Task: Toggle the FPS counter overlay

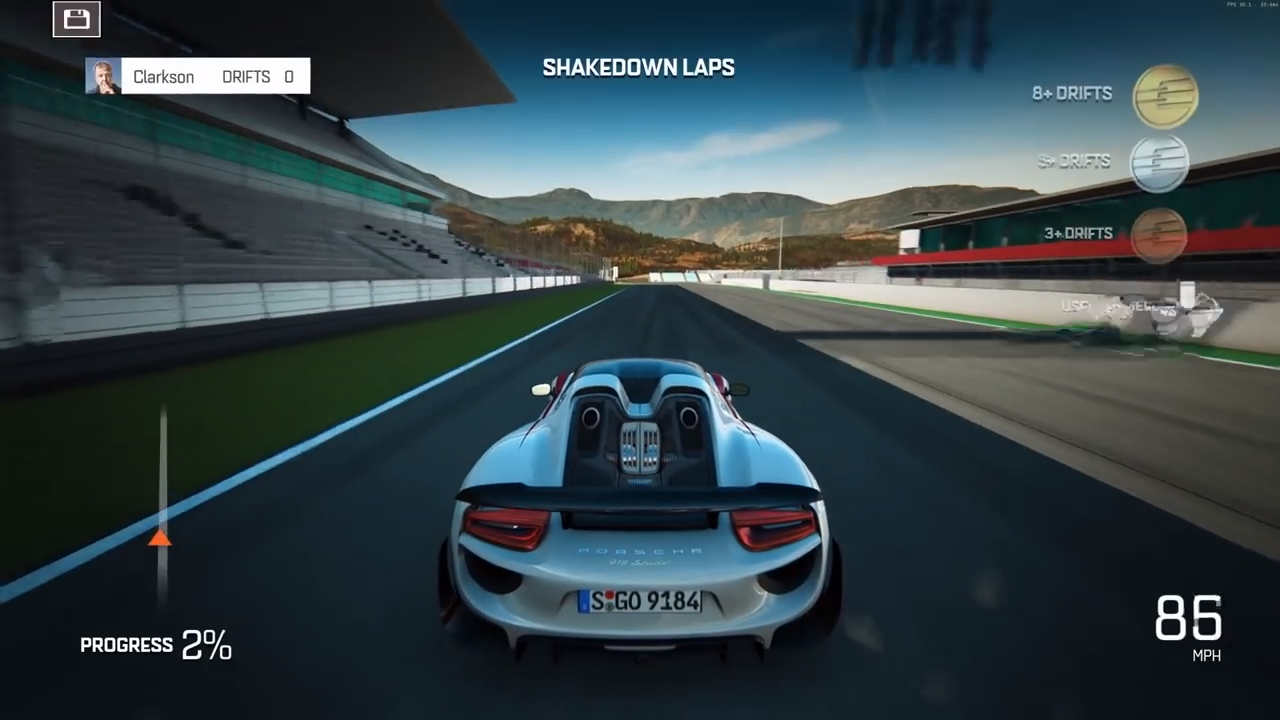Action: tap(1248, 5)
